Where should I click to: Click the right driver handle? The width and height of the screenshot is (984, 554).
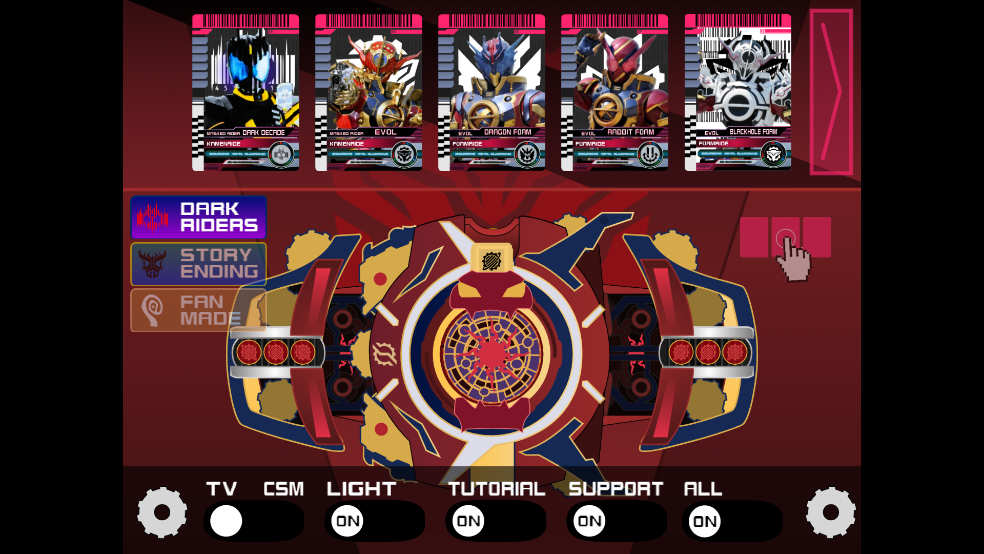(707, 352)
